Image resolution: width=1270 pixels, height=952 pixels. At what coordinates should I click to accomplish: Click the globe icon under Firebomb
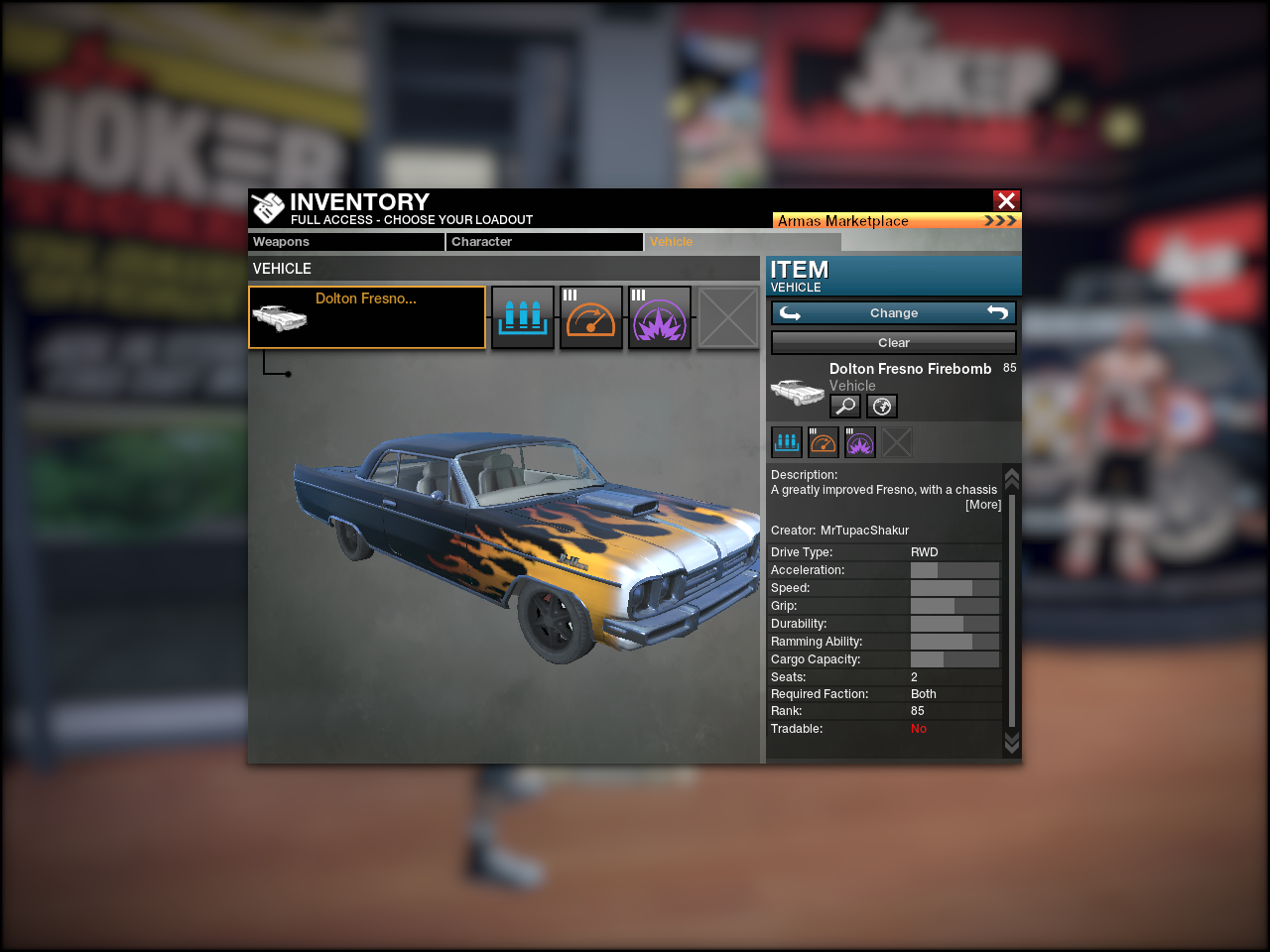click(882, 406)
